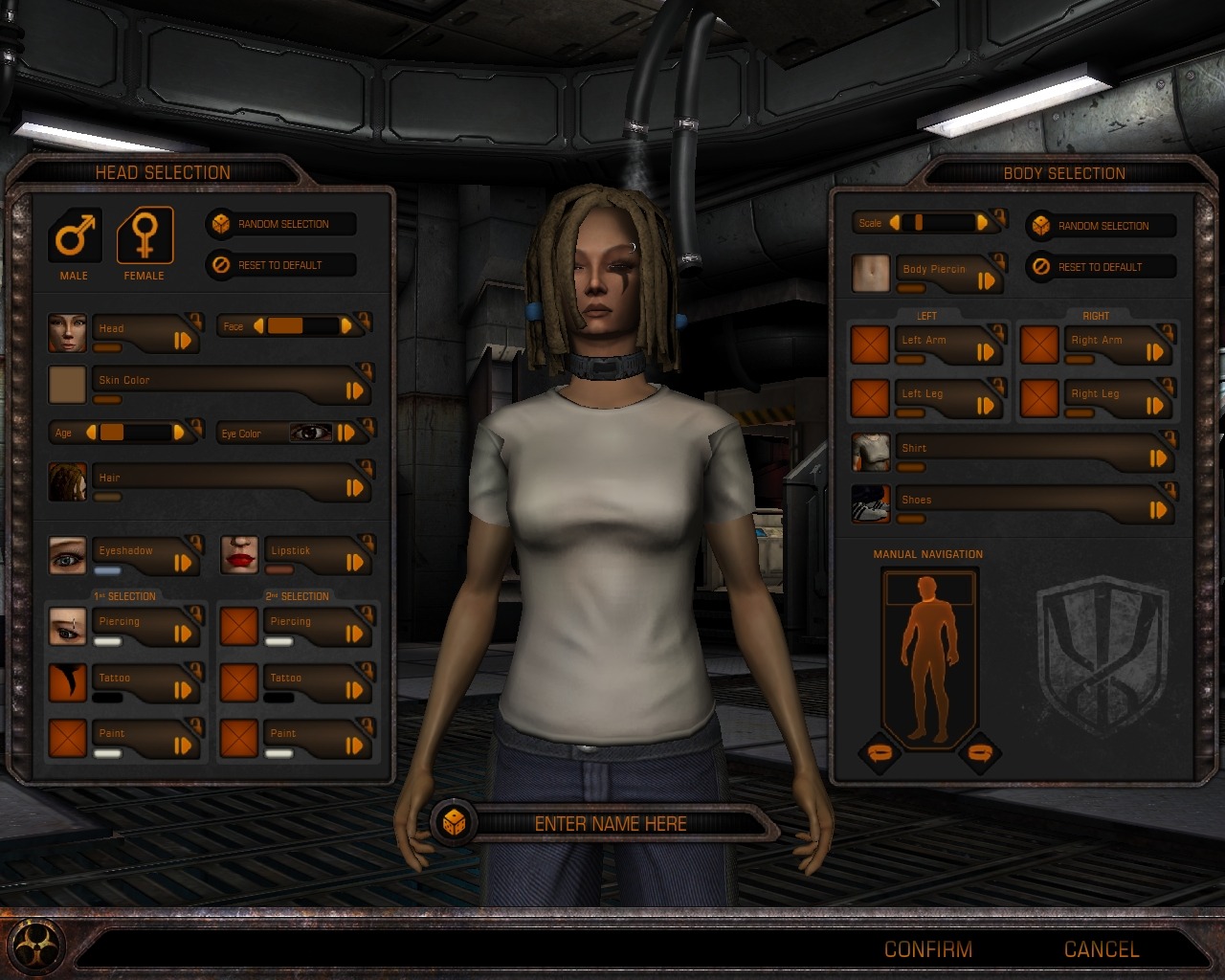Viewport: 1225px width, 980px height.
Task: Pick the next Hair style
Action: tap(354, 487)
